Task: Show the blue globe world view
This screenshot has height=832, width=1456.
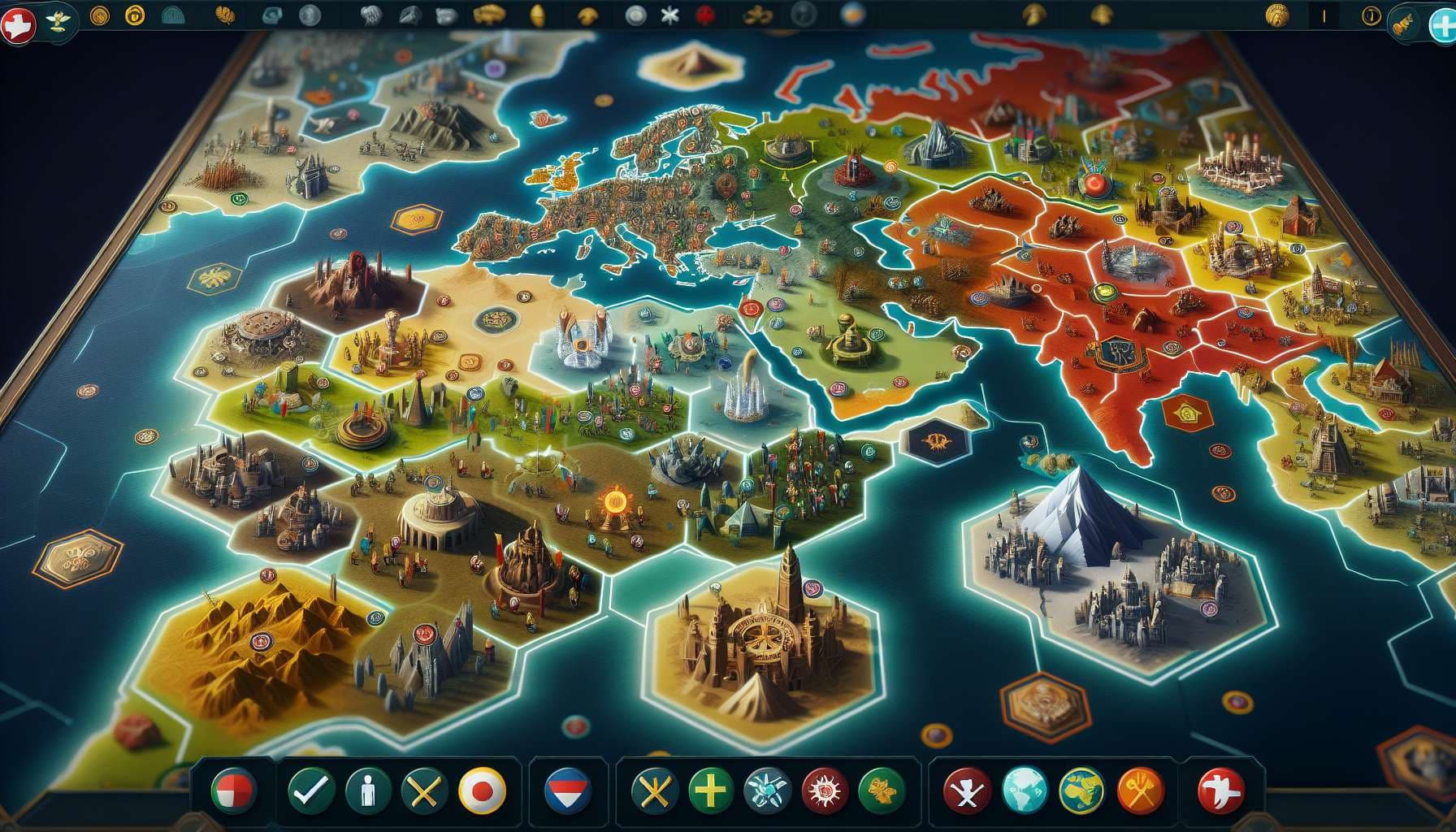Action: point(1025,789)
